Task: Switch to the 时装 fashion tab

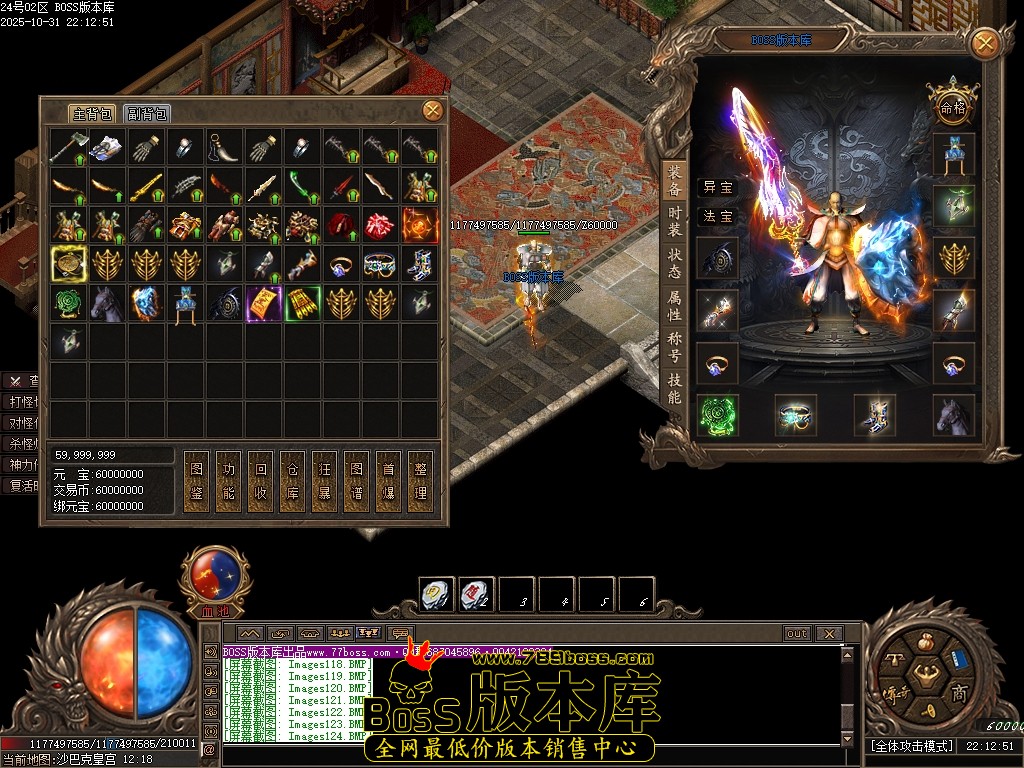Action: click(x=675, y=221)
